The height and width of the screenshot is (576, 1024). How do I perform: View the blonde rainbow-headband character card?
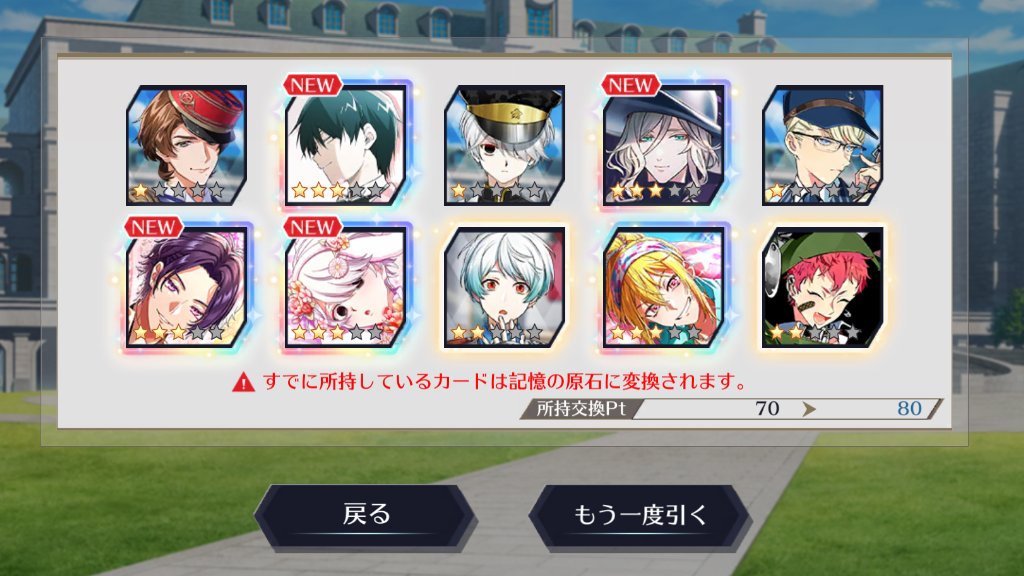[665, 287]
